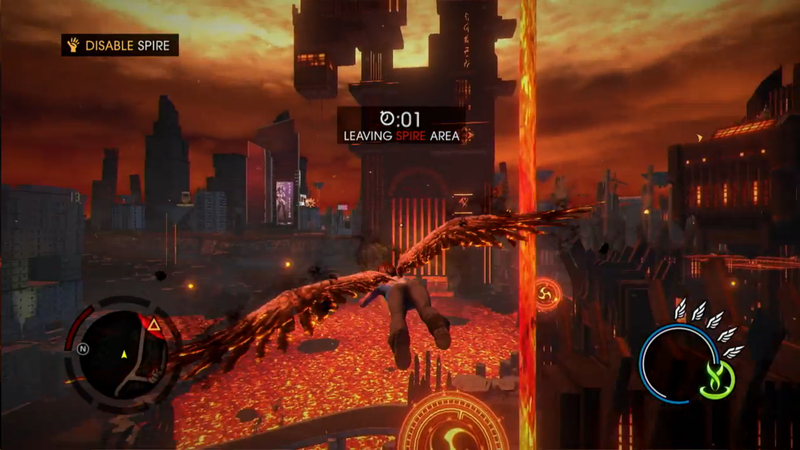Select the Disable Spire objective tracker
Viewport: 800px width, 450px height.
click(120, 45)
